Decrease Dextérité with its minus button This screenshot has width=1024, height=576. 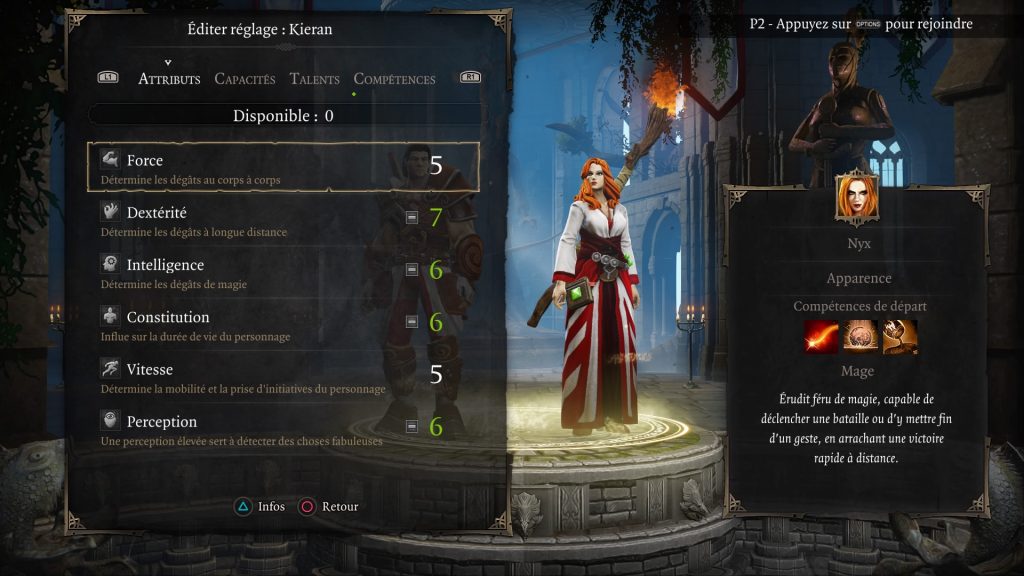tap(412, 217)
